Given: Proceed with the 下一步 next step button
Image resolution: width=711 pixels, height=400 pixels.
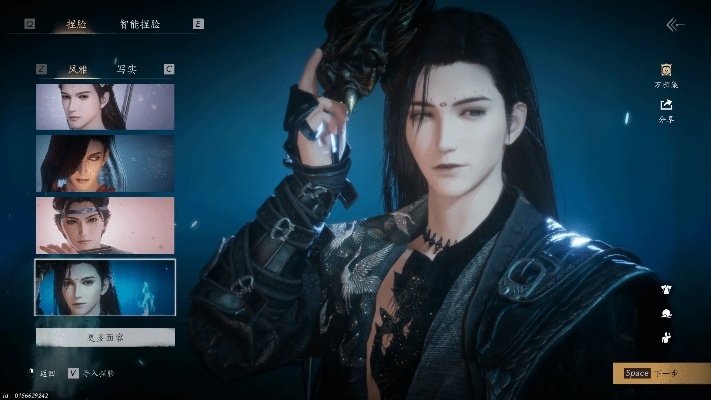Looking at the screenshot, I should pyautogui.click(x=660, y=373).
